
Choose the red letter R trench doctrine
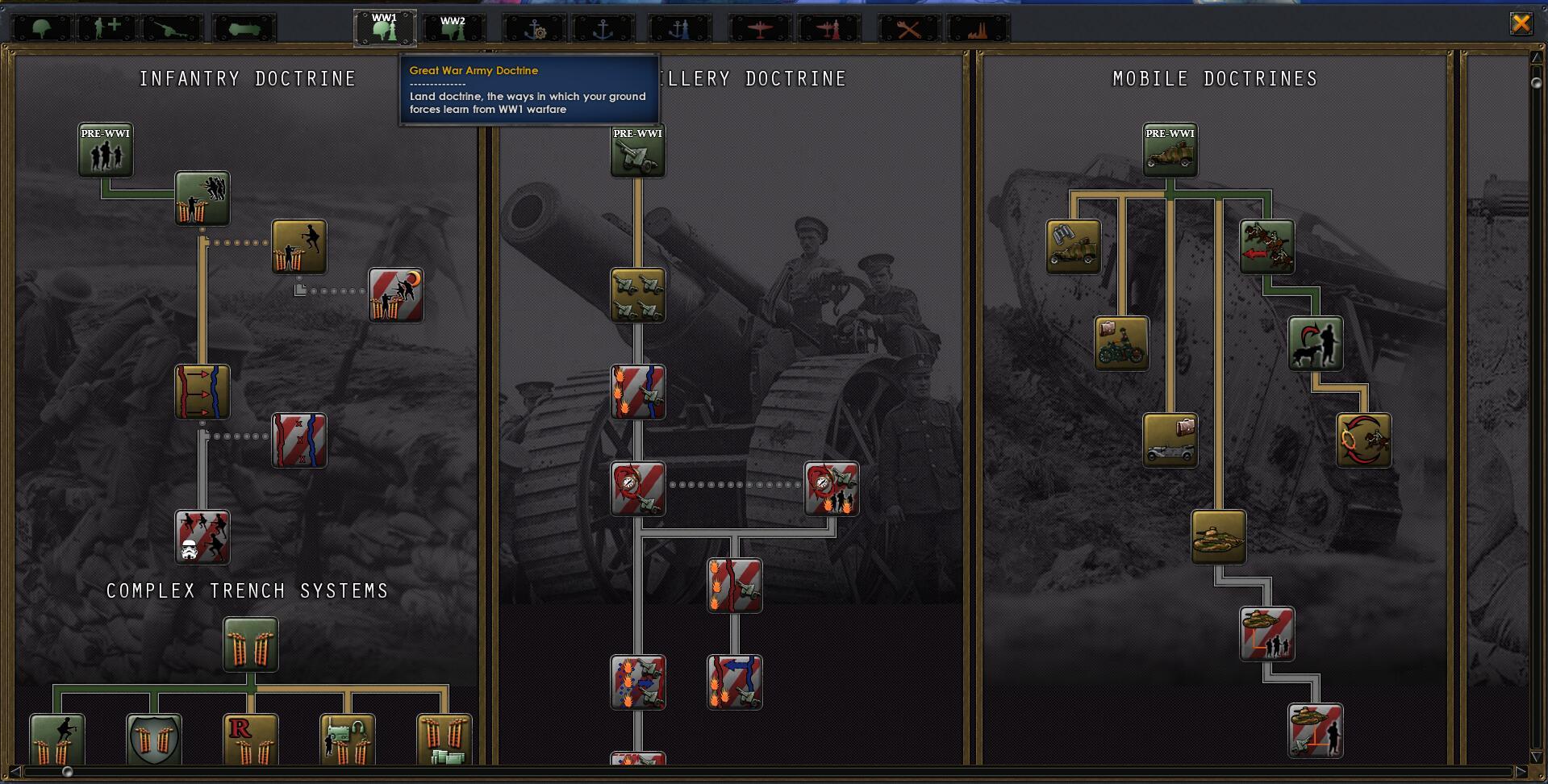251,740
